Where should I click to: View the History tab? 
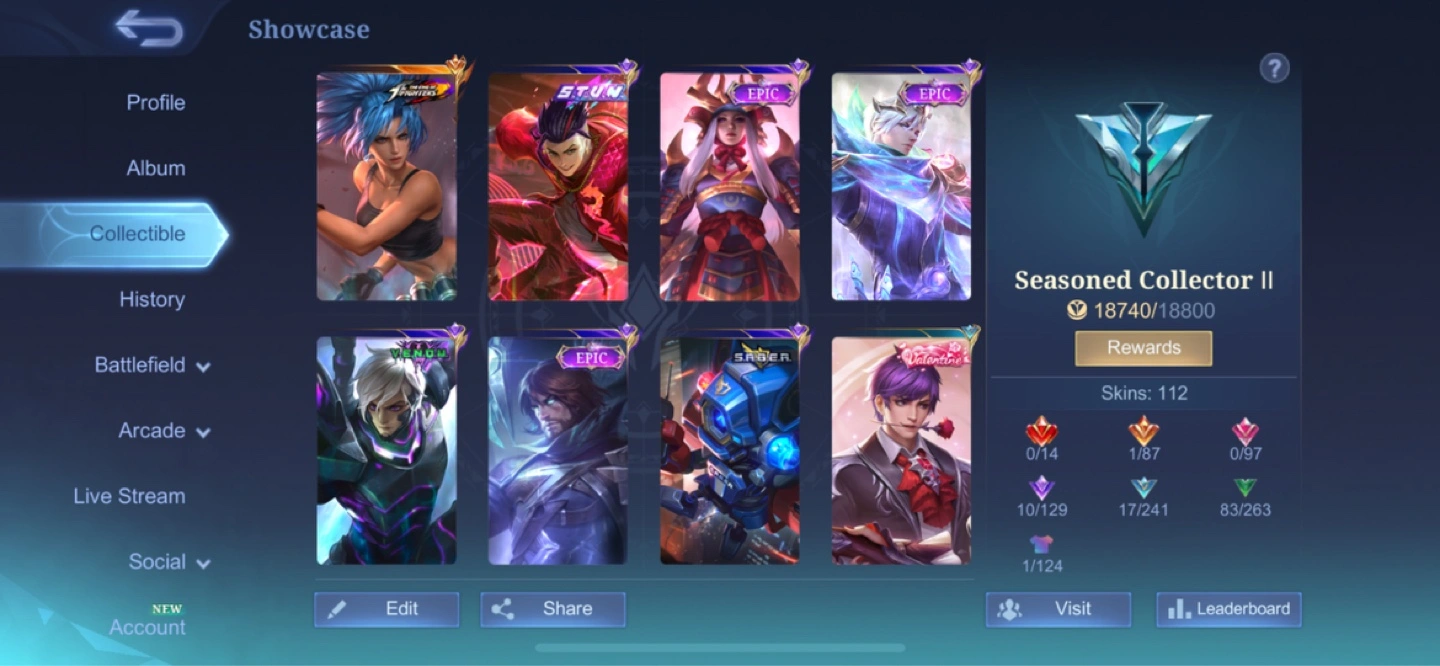point(152,299)
